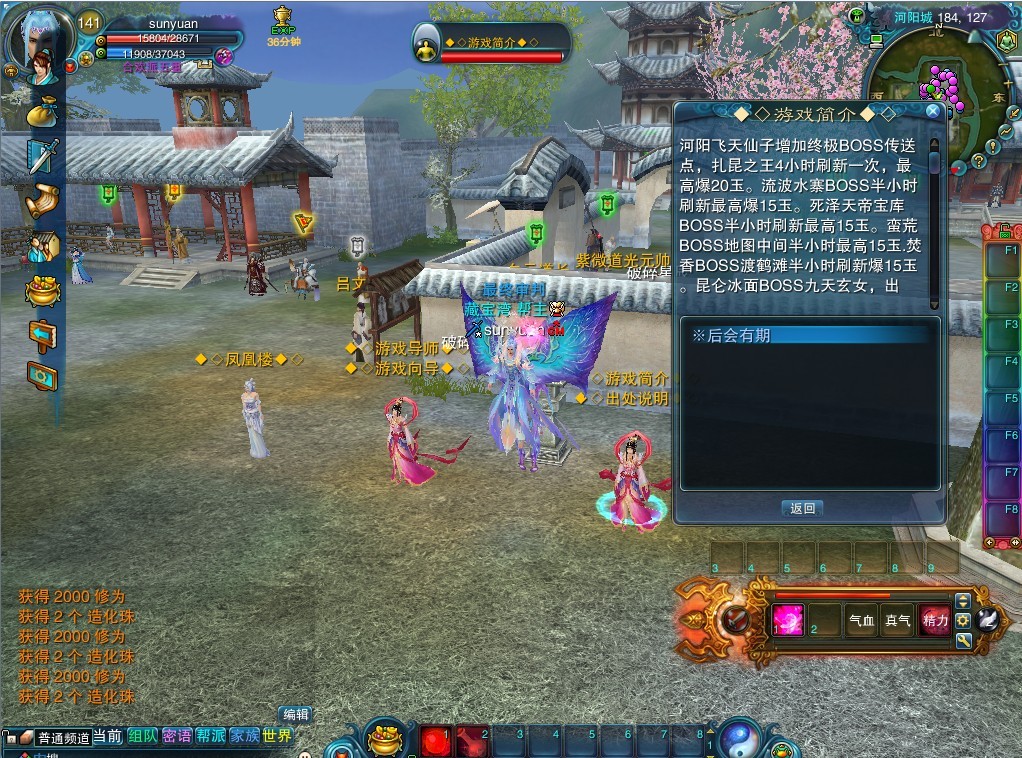Click the wooden arrow signpost icon
Viewport: 1022px width, 758px height.
(x=42, y=334)
